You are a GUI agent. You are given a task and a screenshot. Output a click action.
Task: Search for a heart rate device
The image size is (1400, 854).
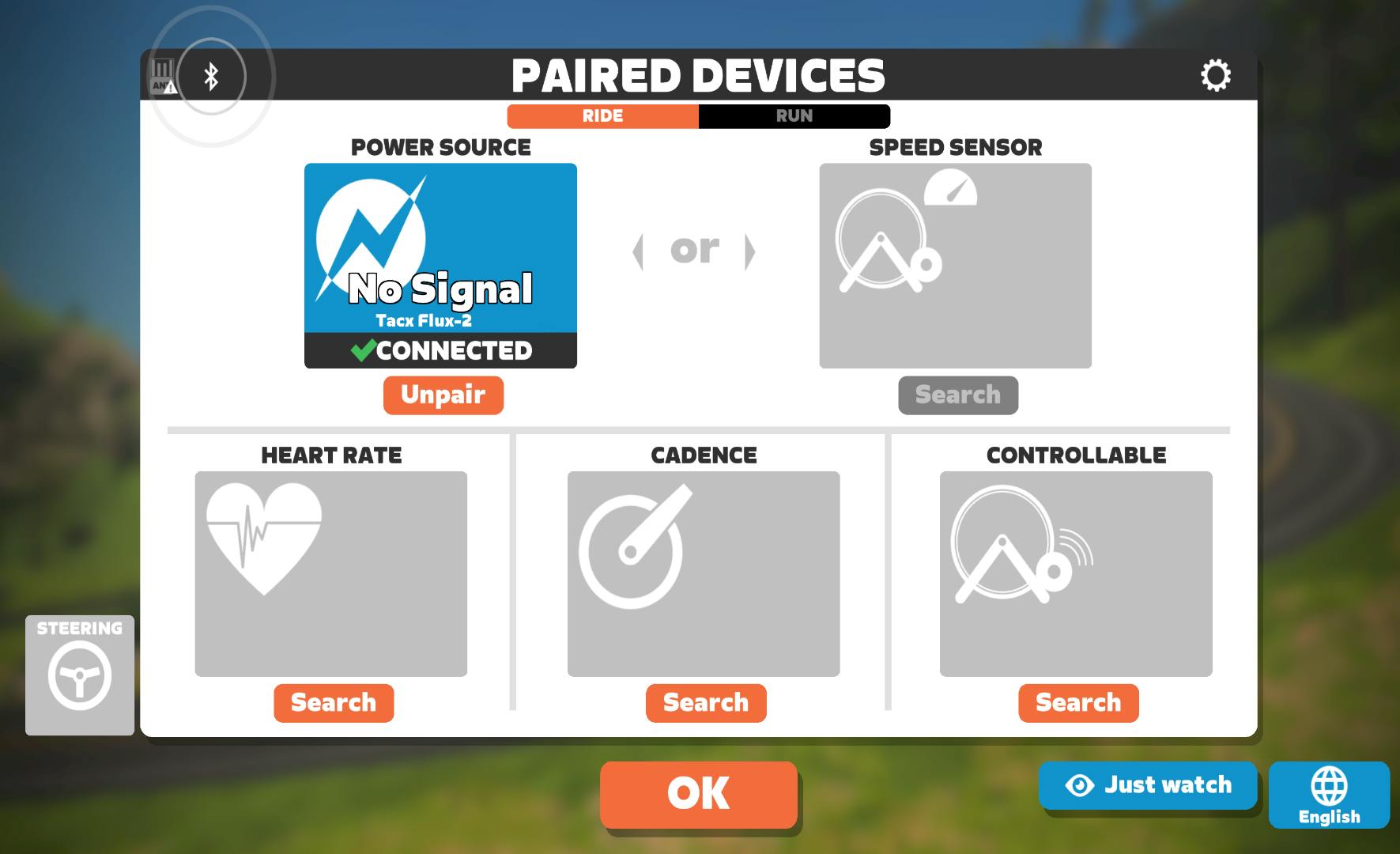(334, 702)
